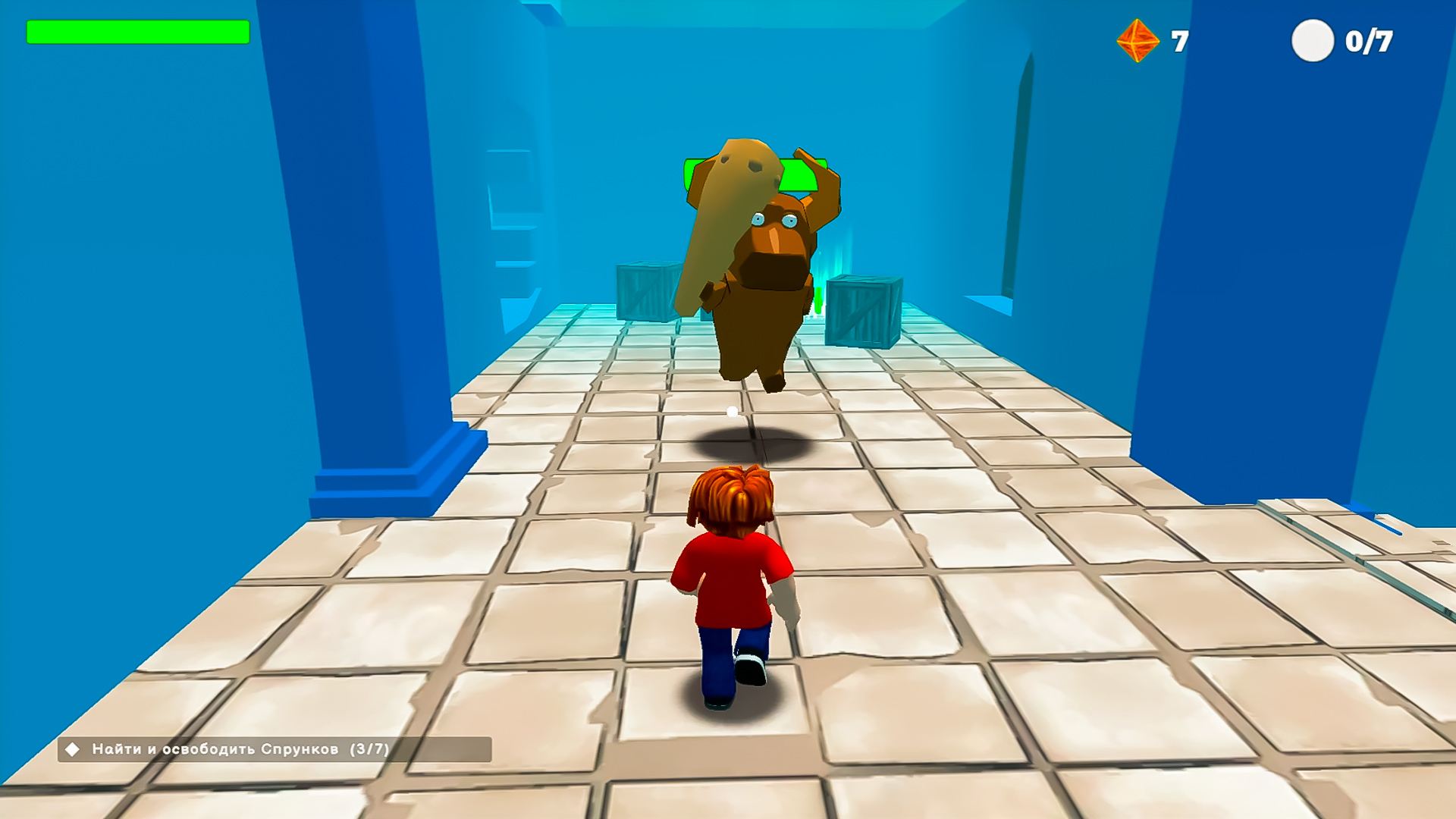The height and width of the screenshot is (819, 1456).
Task: Click the gem counter showing 7
Action: pos(1179,42)
